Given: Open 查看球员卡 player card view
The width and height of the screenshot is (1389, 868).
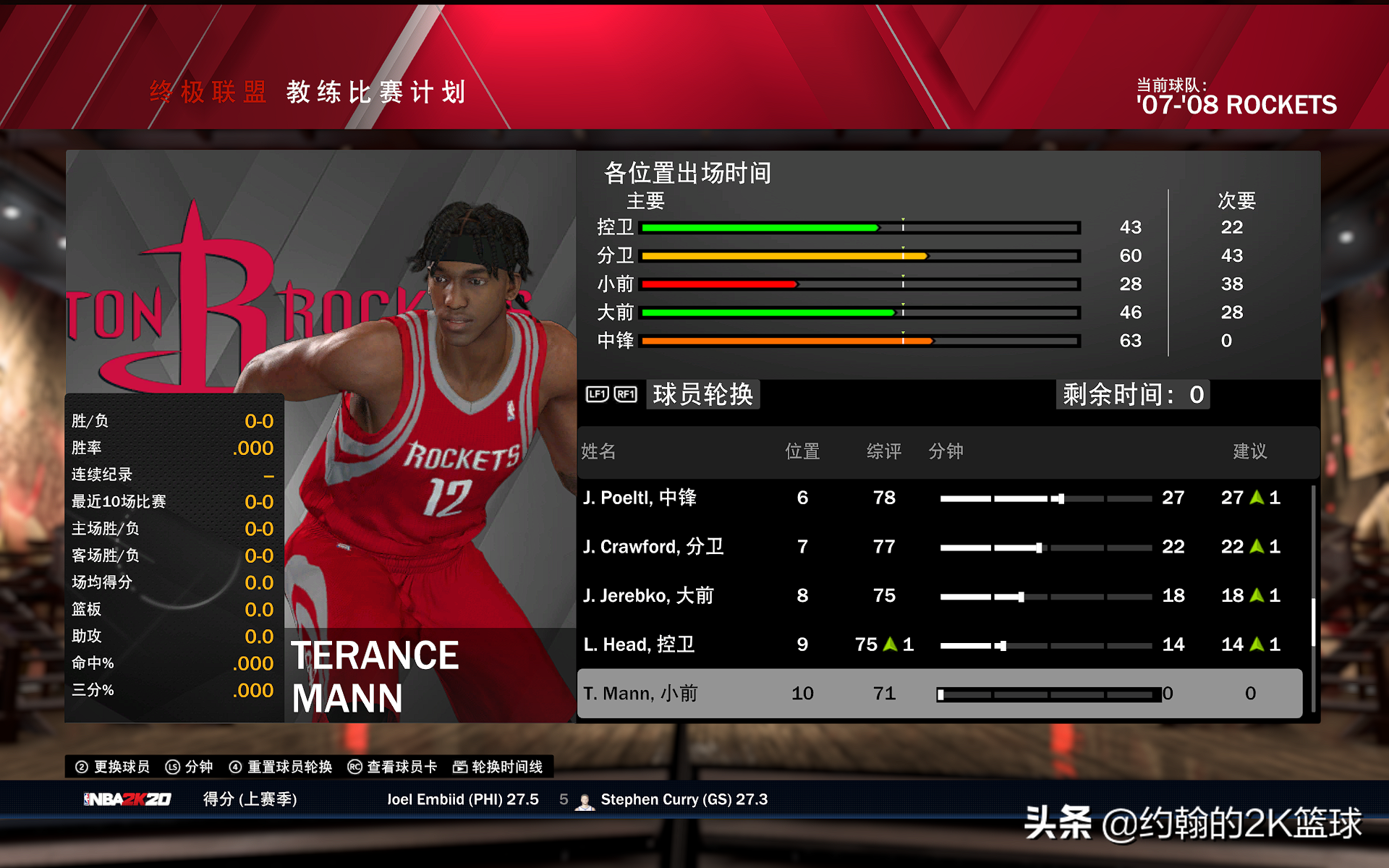Looking at the screenshot, I should 393,767.
